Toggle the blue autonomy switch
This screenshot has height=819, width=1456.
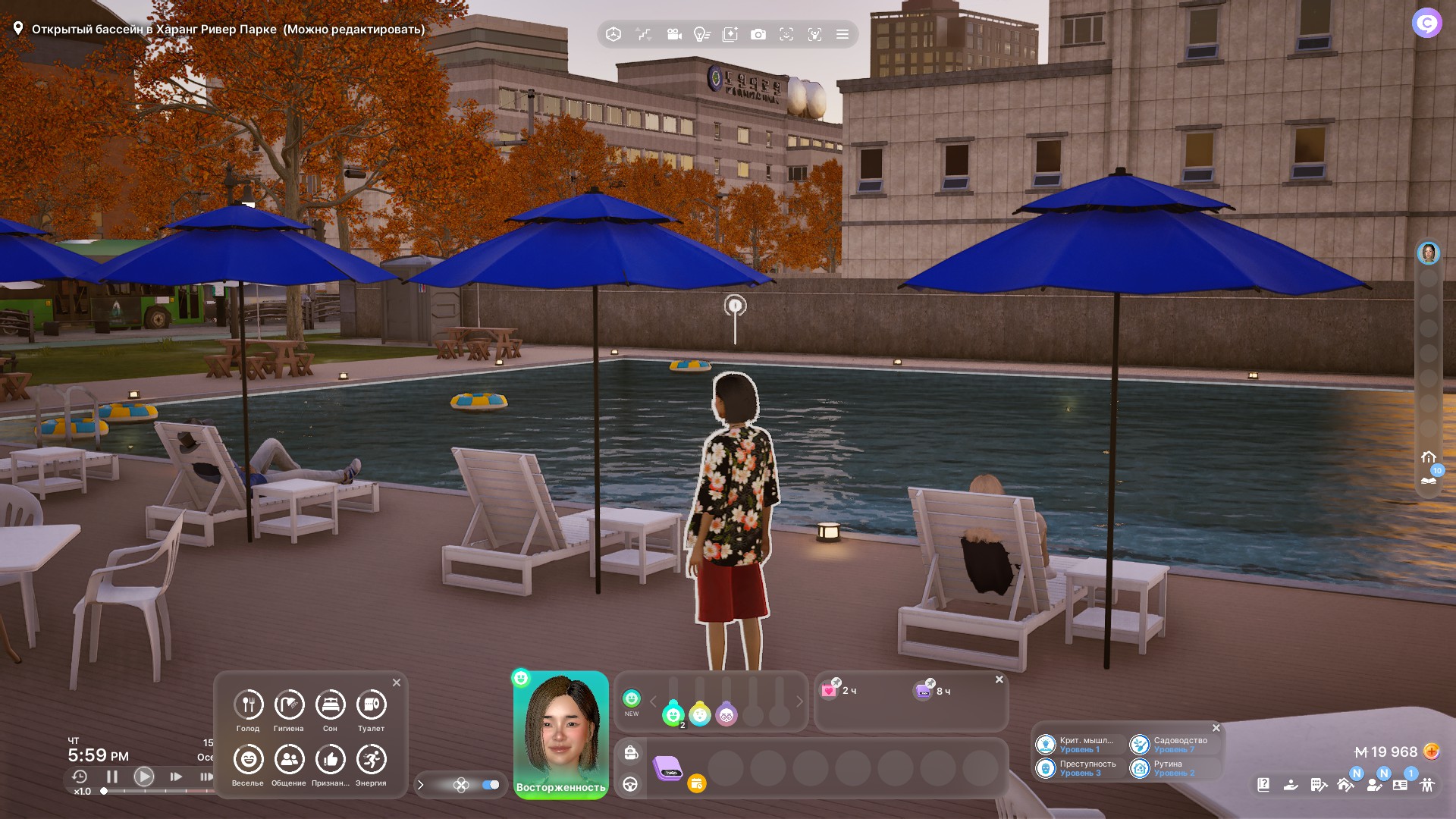tap(491, 785)
